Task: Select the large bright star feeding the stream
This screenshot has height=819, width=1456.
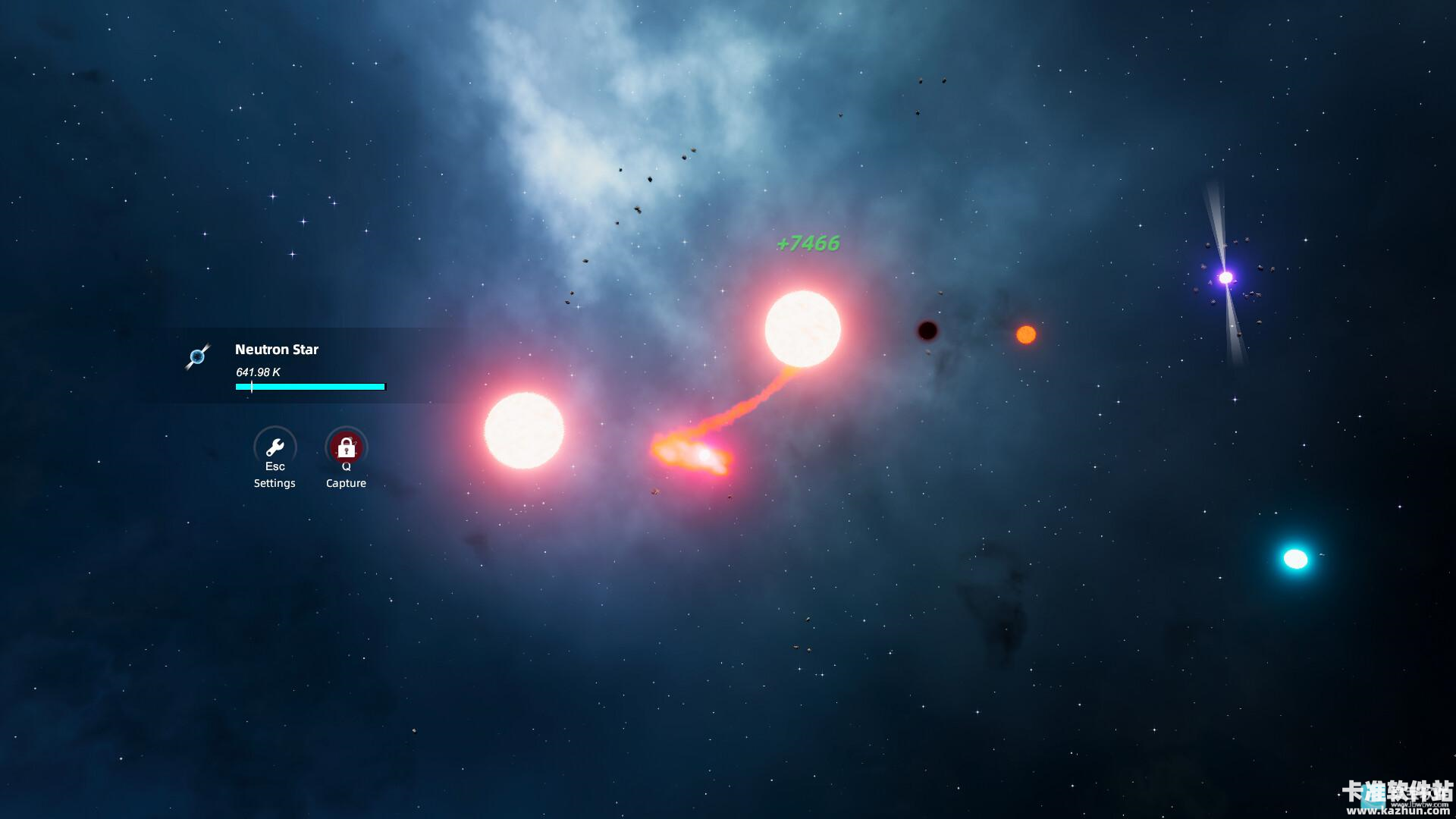Action: (802, 328)
